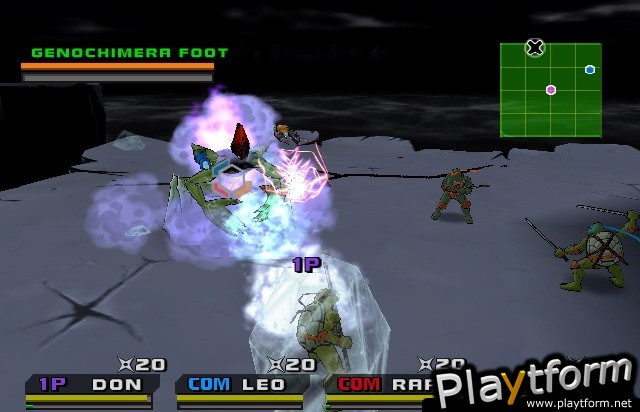Screen dimensions: 640x412
Task: Click the pink dot on the minimap
Action: tap(551, 90)
